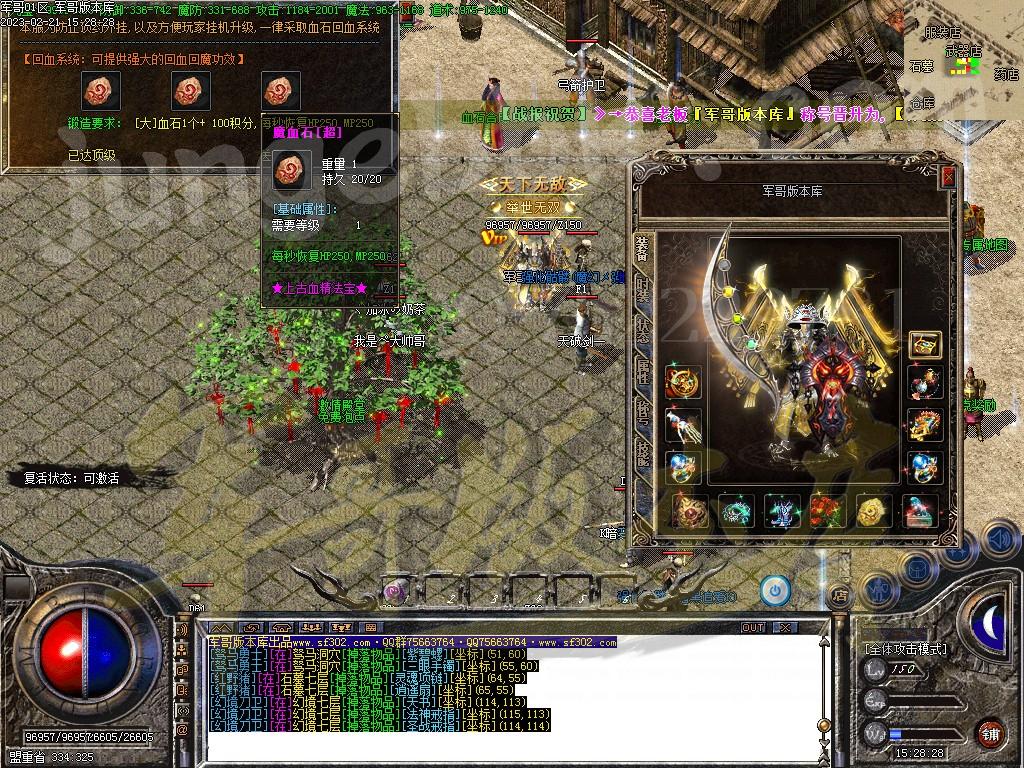
Task: Open the 铺 stall button
Action: [x=990, y=733]
